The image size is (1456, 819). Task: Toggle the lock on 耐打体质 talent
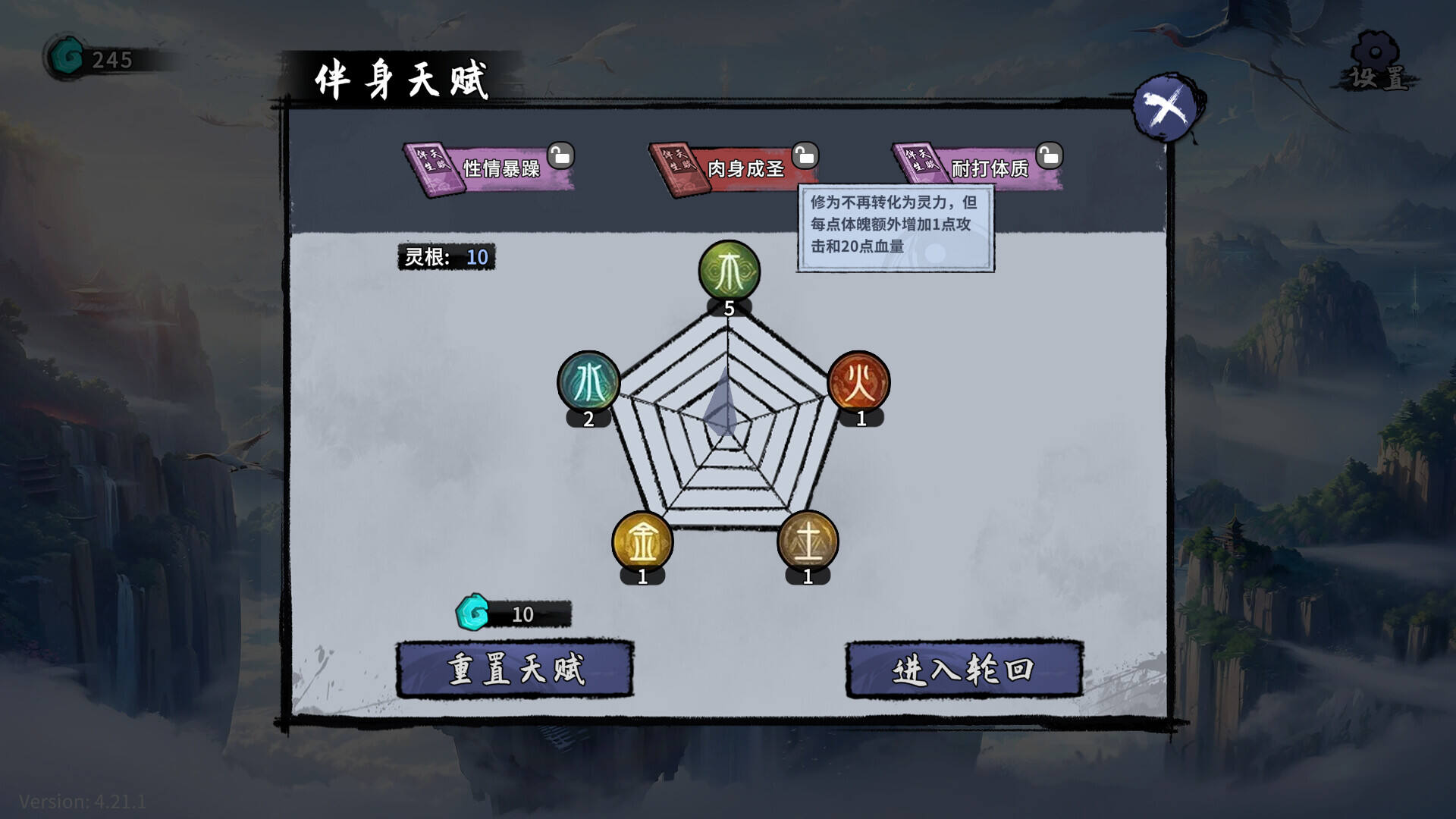[x=1050, y=155]
